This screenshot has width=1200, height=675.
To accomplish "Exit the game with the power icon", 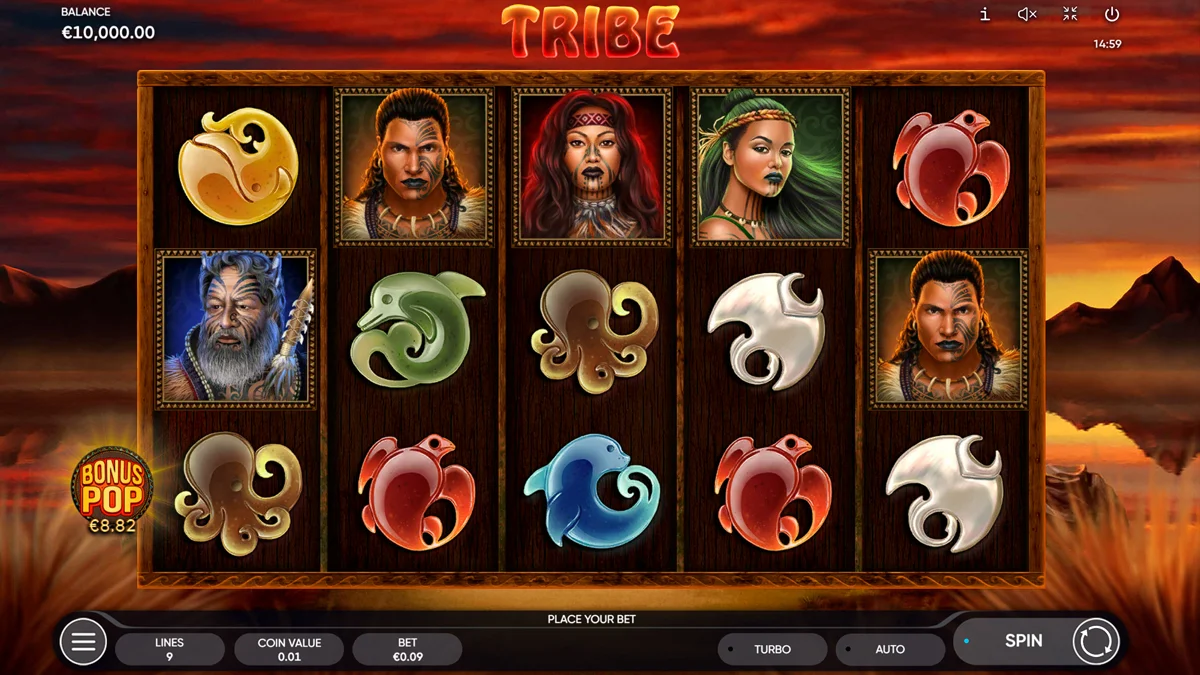I will (x=1112, y=14).
